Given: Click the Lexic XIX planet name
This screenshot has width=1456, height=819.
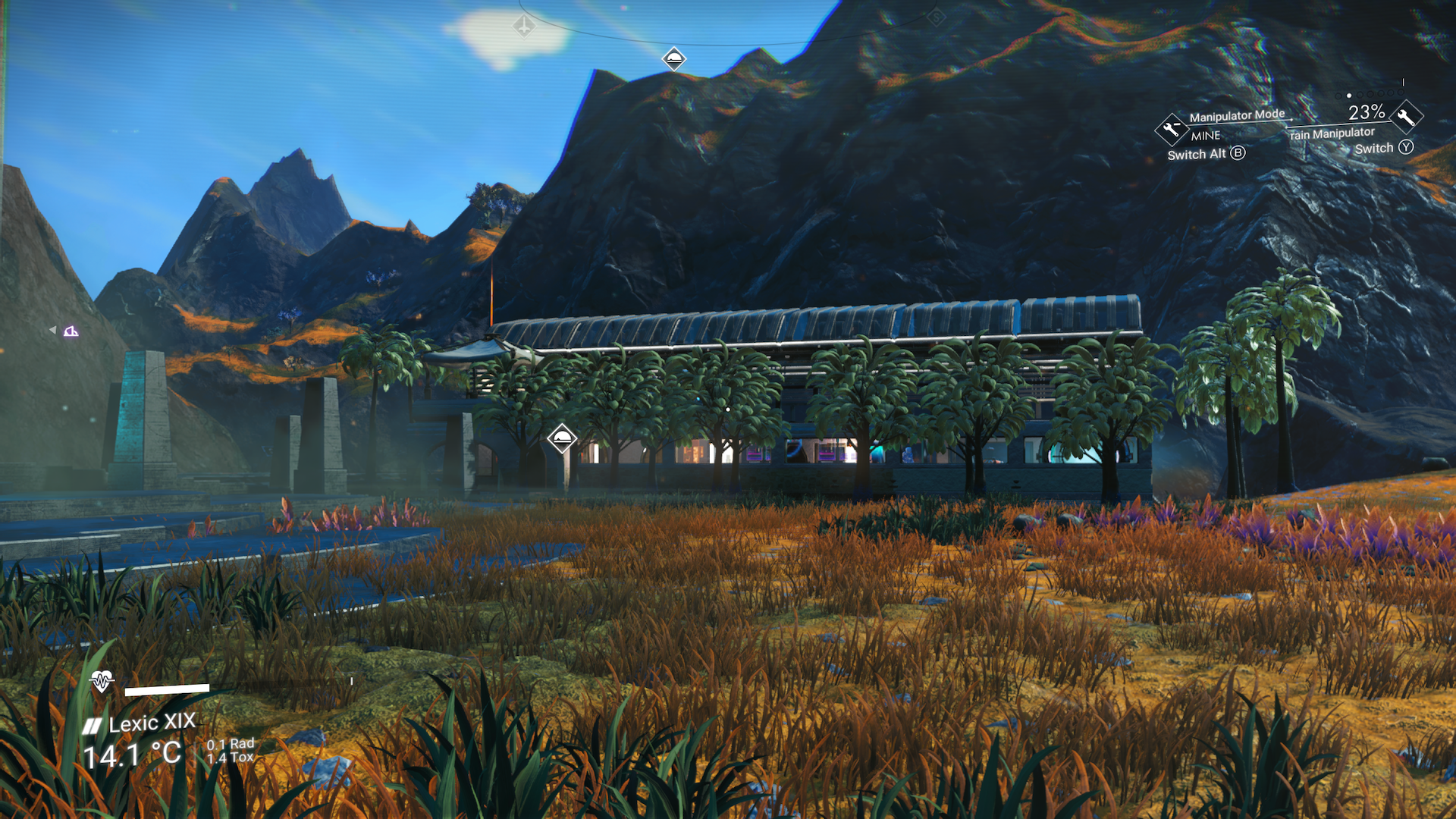Looking at the screenshot, I should pos(152,725).
